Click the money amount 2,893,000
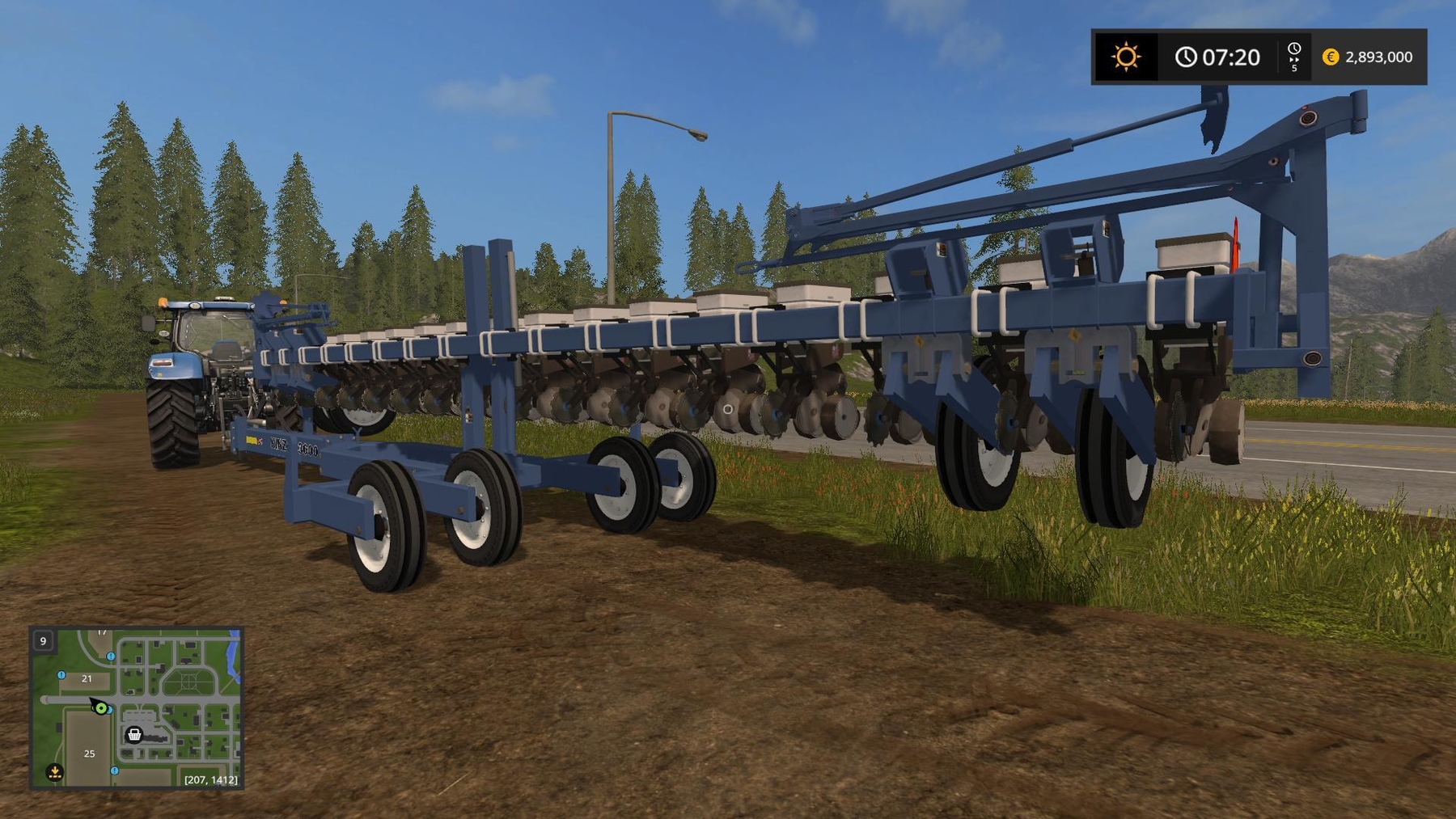1456x819 pixels. coord(1379,57)
